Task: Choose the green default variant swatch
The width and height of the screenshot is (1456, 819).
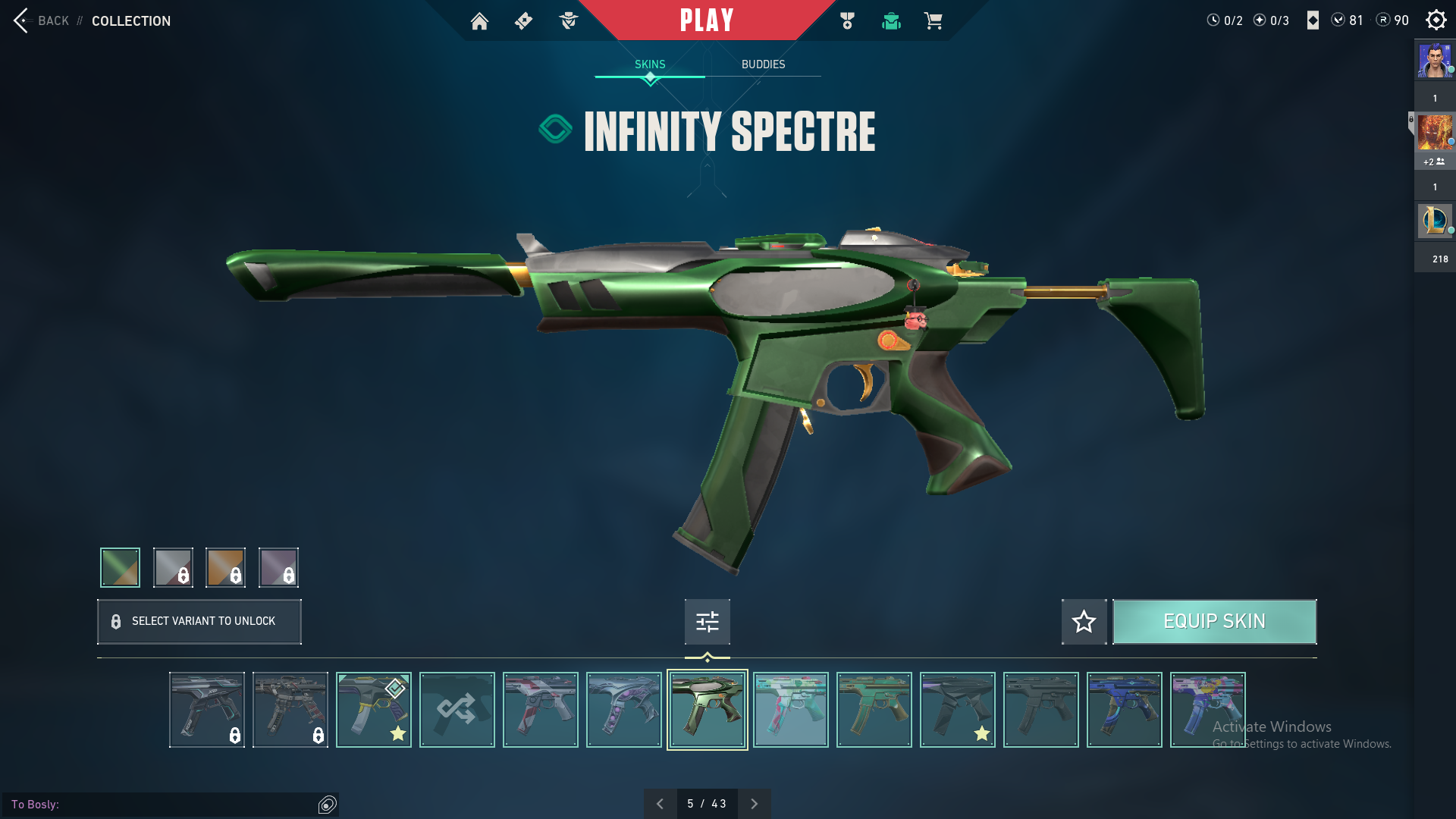Action: click(120, 567)
